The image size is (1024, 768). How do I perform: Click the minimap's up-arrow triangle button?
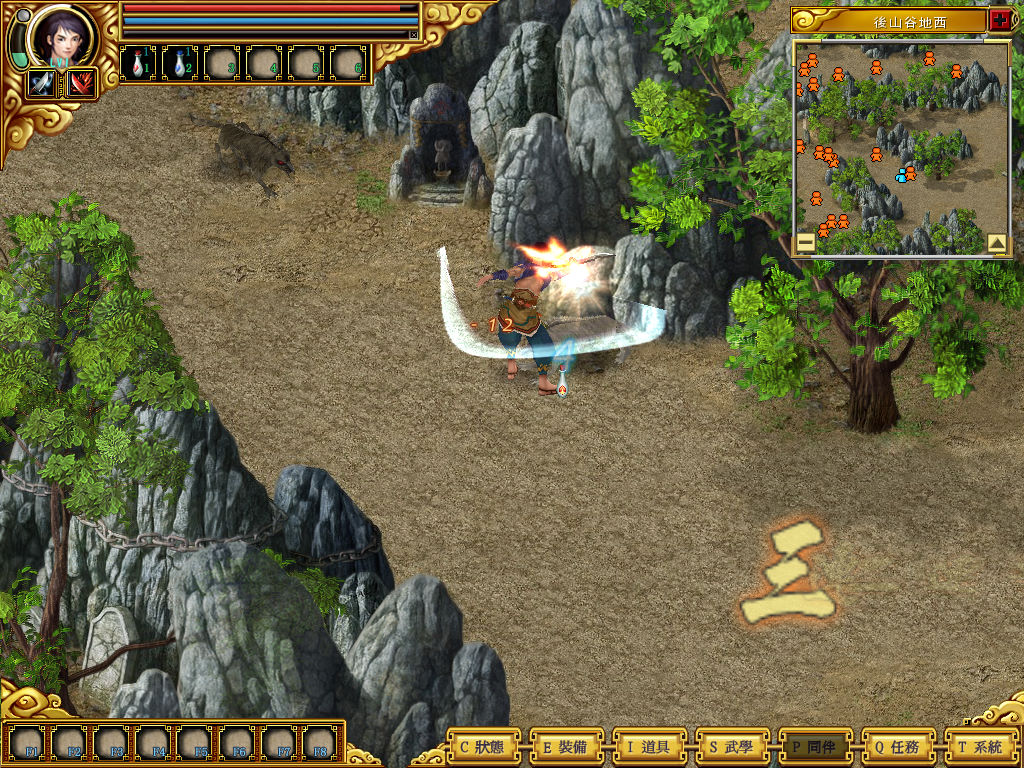996,242
